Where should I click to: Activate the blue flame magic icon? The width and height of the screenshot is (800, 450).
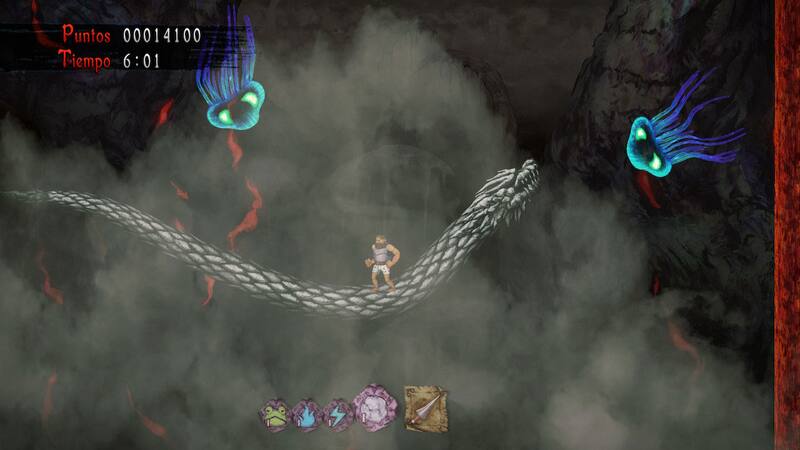(305, 414)
